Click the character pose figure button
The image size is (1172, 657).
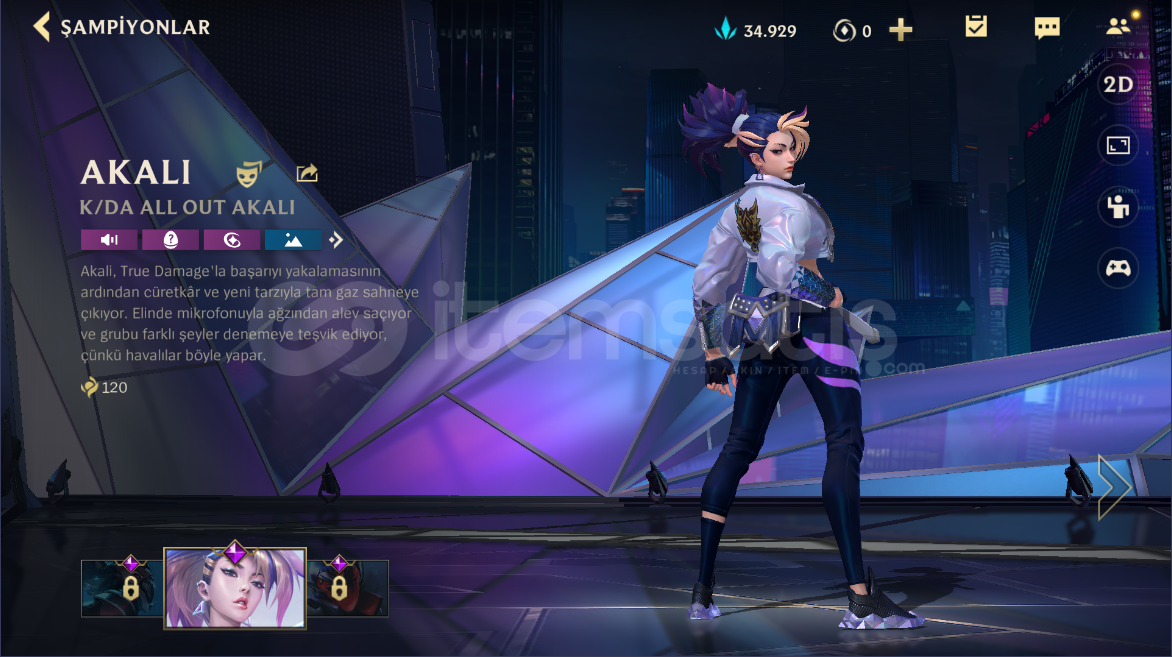(x=1118, y=207)
